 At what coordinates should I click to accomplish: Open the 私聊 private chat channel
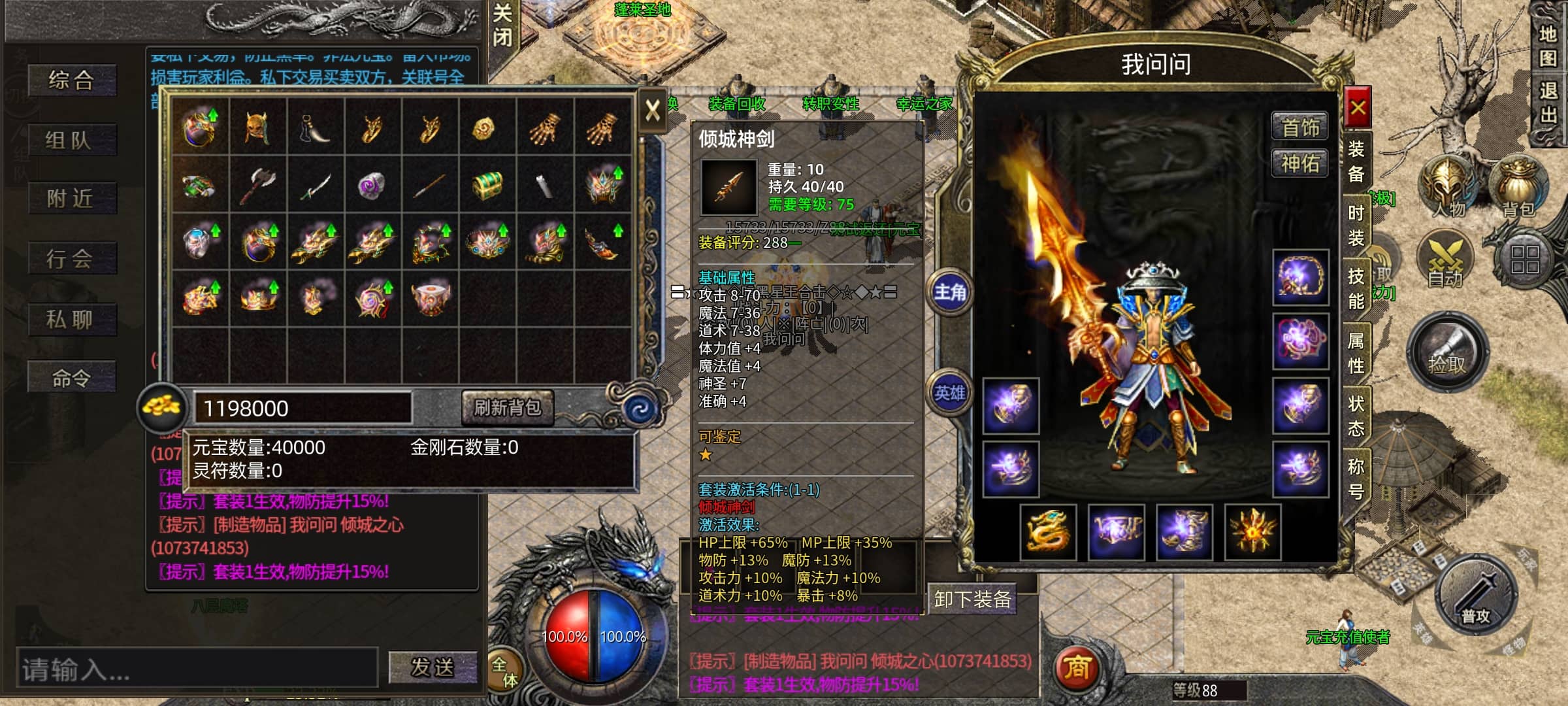pos(72,319)
